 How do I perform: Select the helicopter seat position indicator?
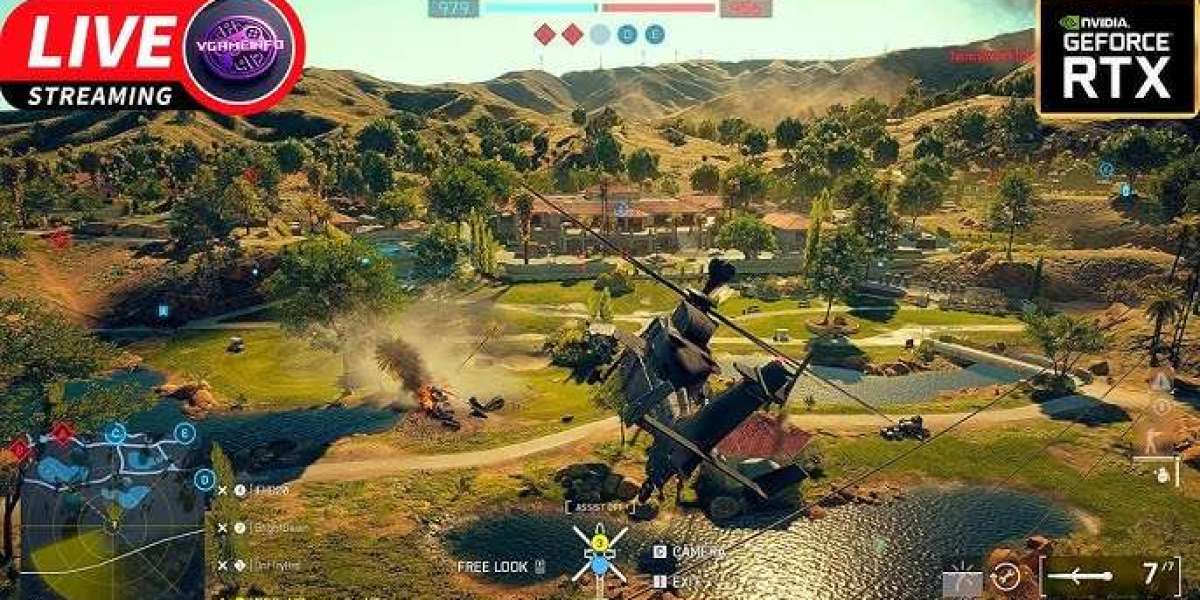599,553
